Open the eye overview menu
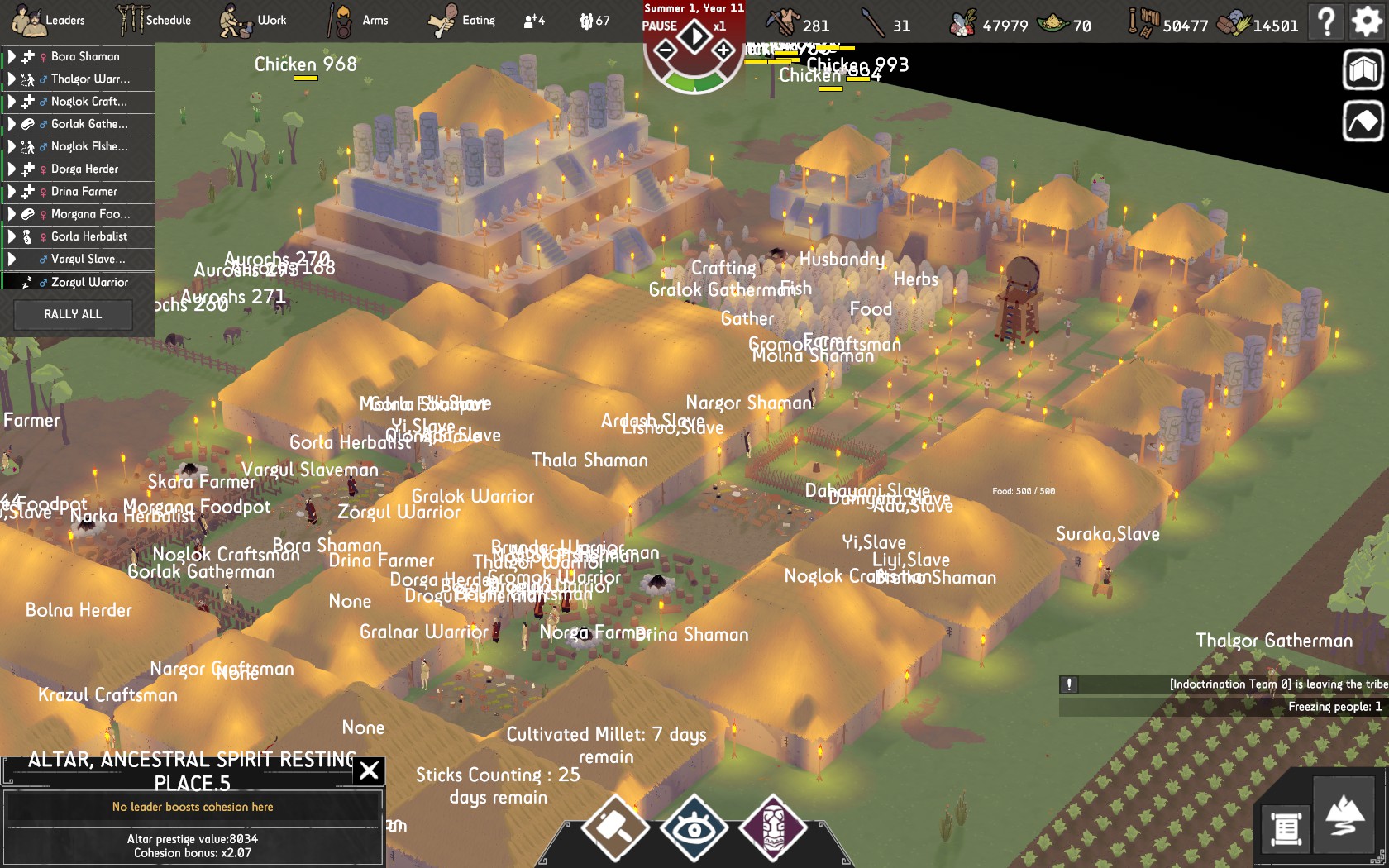Screen dimensions: 1389x868 694,827
